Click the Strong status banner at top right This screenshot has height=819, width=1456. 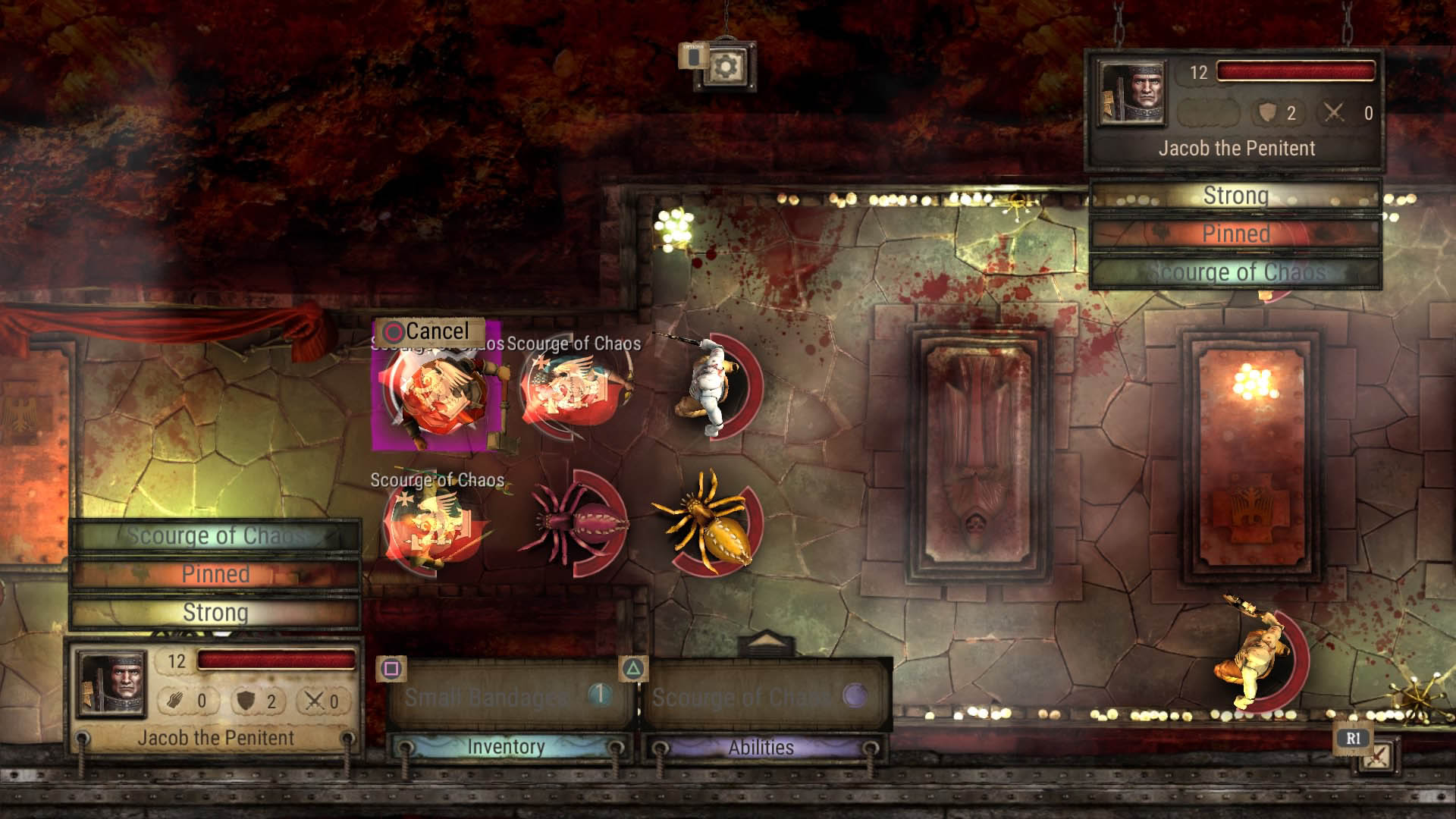(1235, 196)
